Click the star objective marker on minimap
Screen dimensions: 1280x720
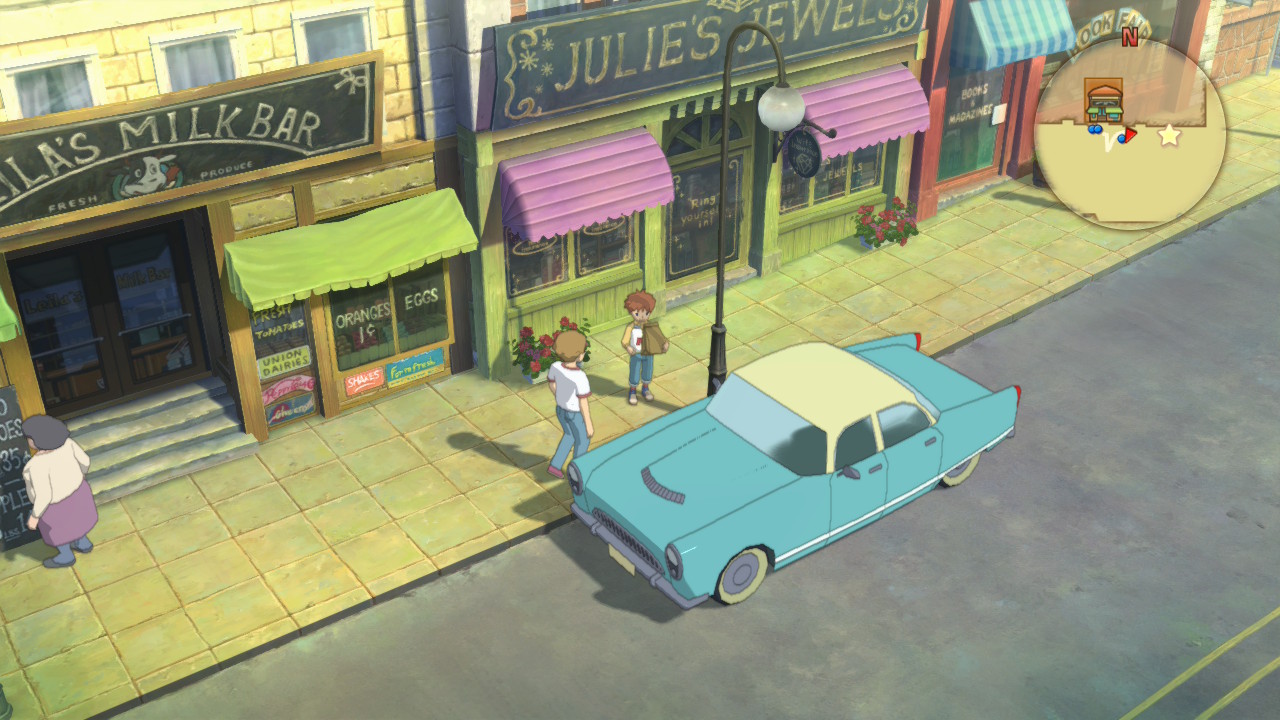[1169, 135]
